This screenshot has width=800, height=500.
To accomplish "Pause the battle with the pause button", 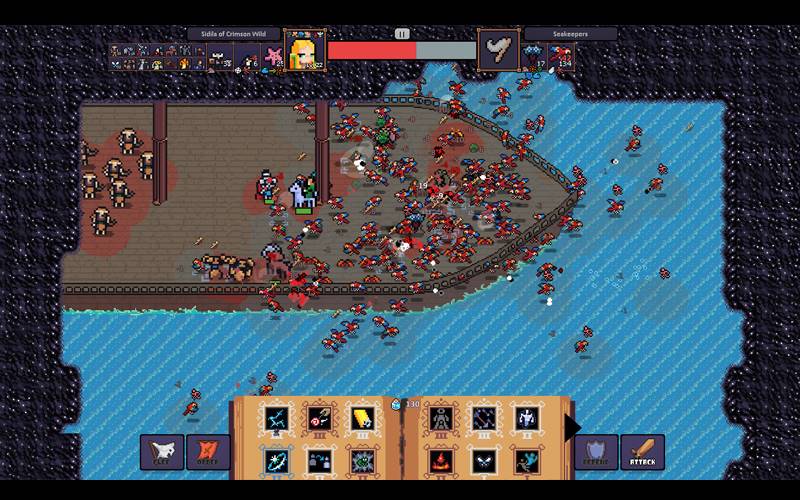I will 402,33.
